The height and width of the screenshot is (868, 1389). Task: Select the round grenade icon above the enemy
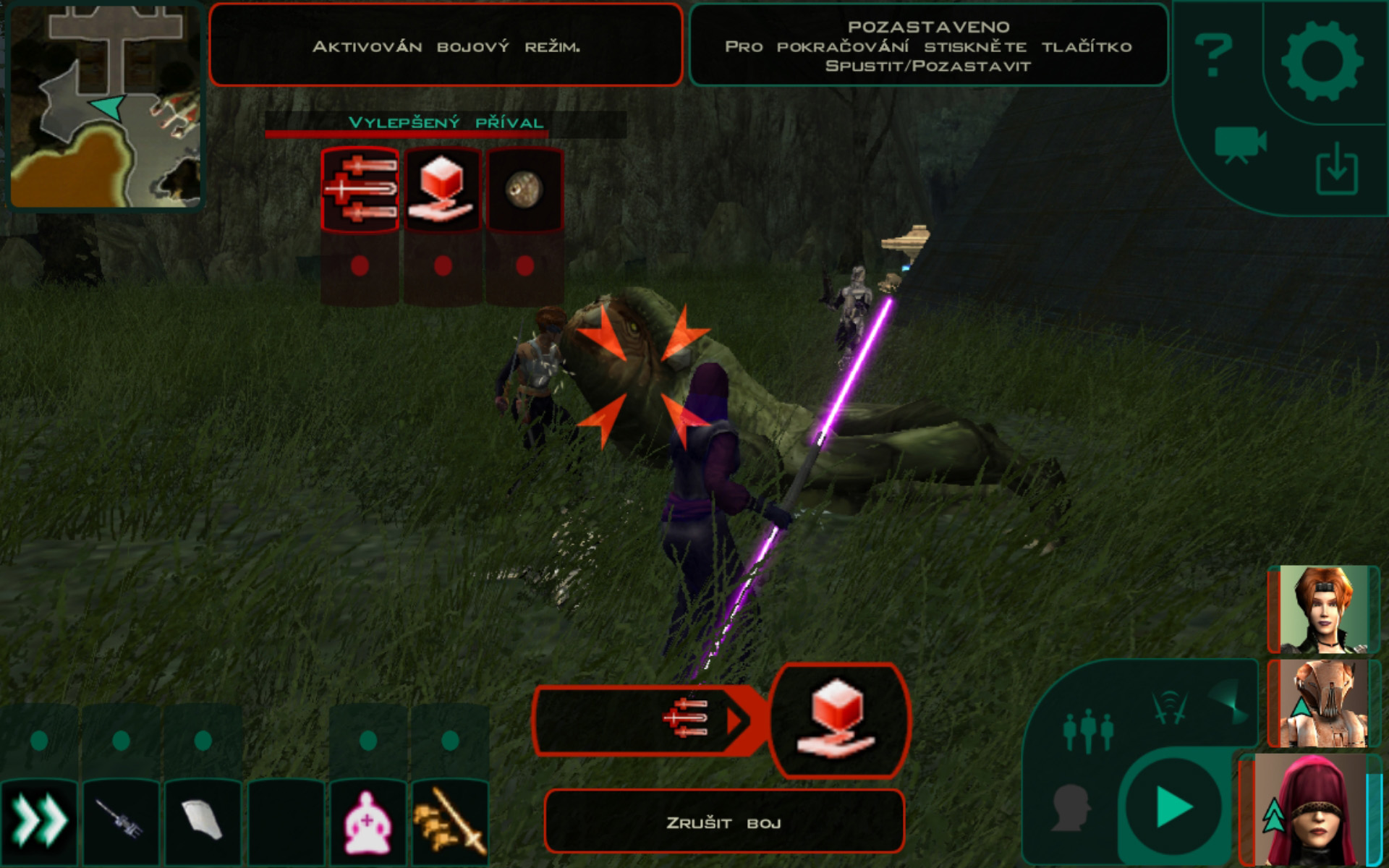pos(524,190)
